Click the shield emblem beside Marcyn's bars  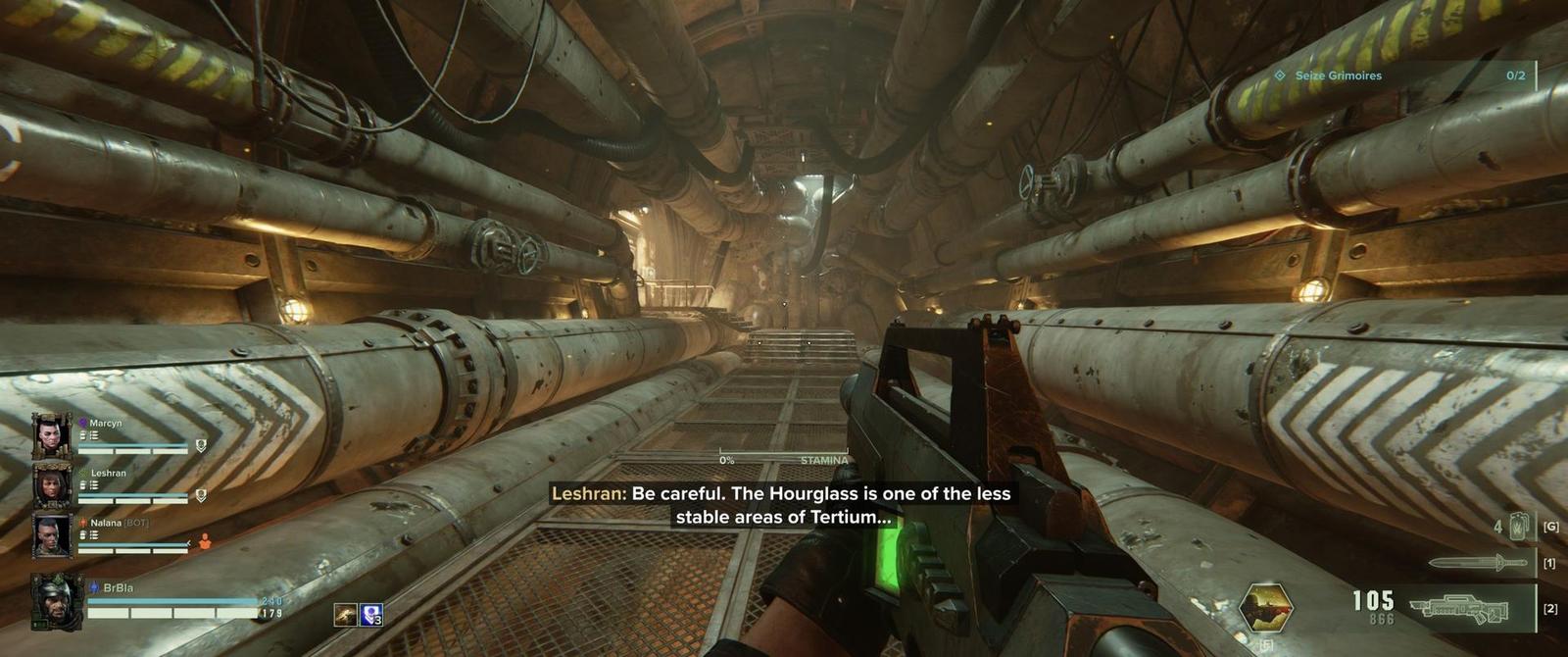tap(201, 446)
